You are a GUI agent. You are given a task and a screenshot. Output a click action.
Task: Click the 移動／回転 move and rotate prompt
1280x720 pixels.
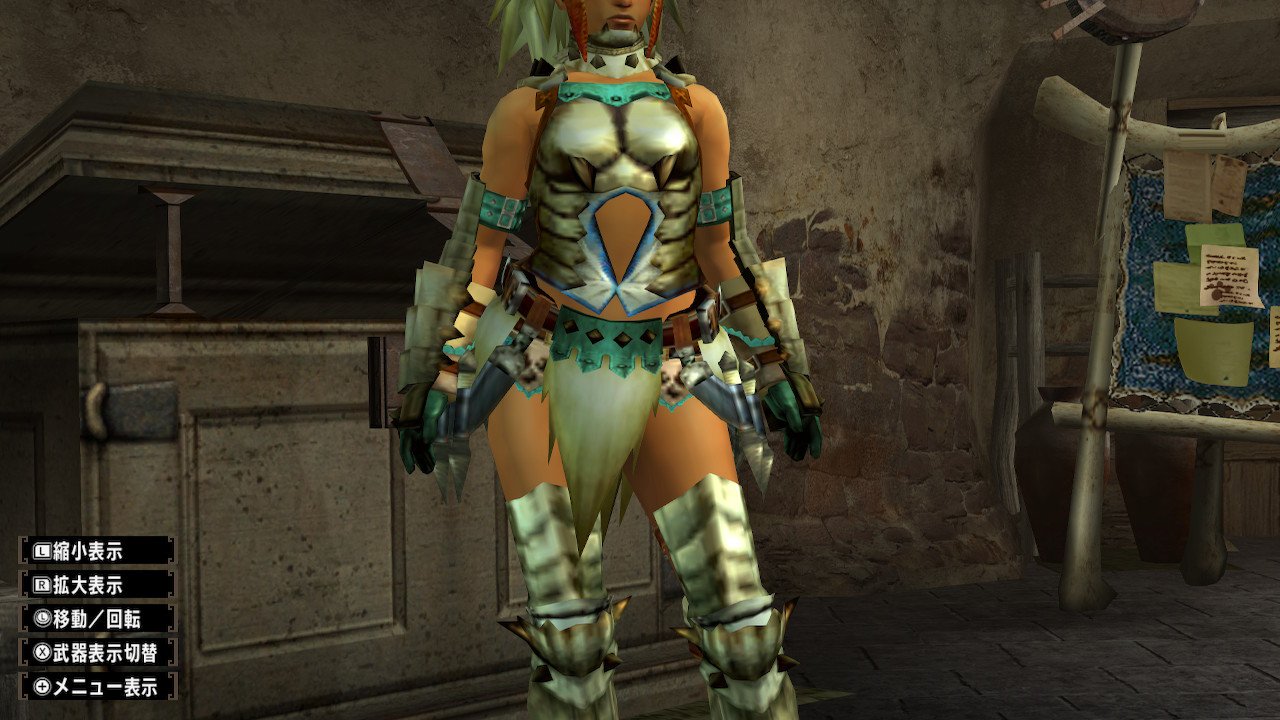pyautogui.click(x=95, y=617)
